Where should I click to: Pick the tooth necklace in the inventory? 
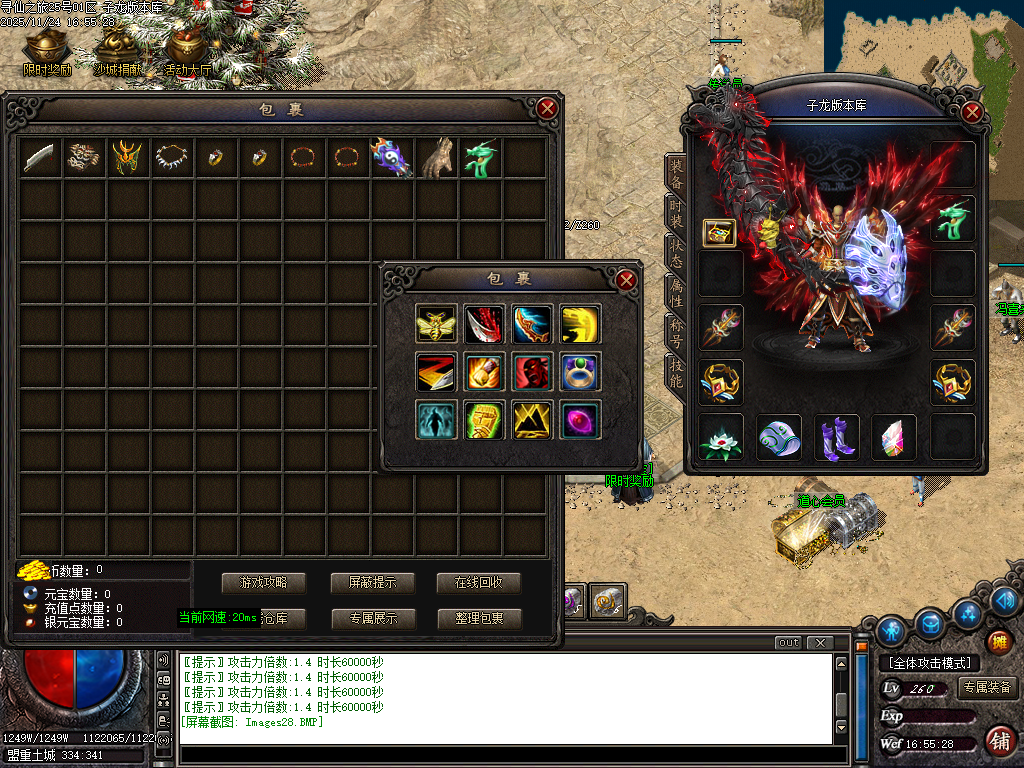point(173,157)
